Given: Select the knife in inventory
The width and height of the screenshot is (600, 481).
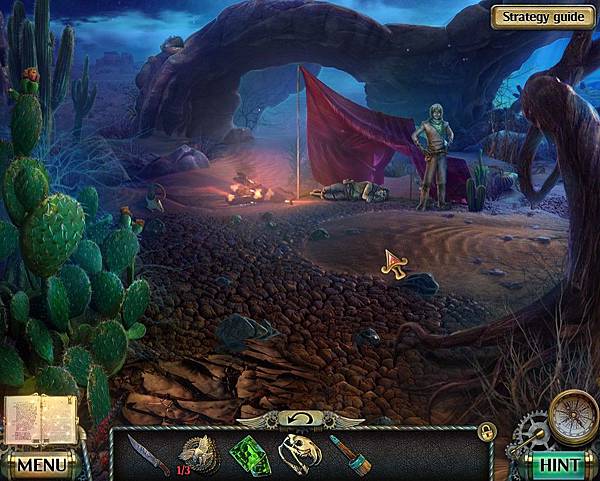Looking at the screenshot, I should click(143, 451).
